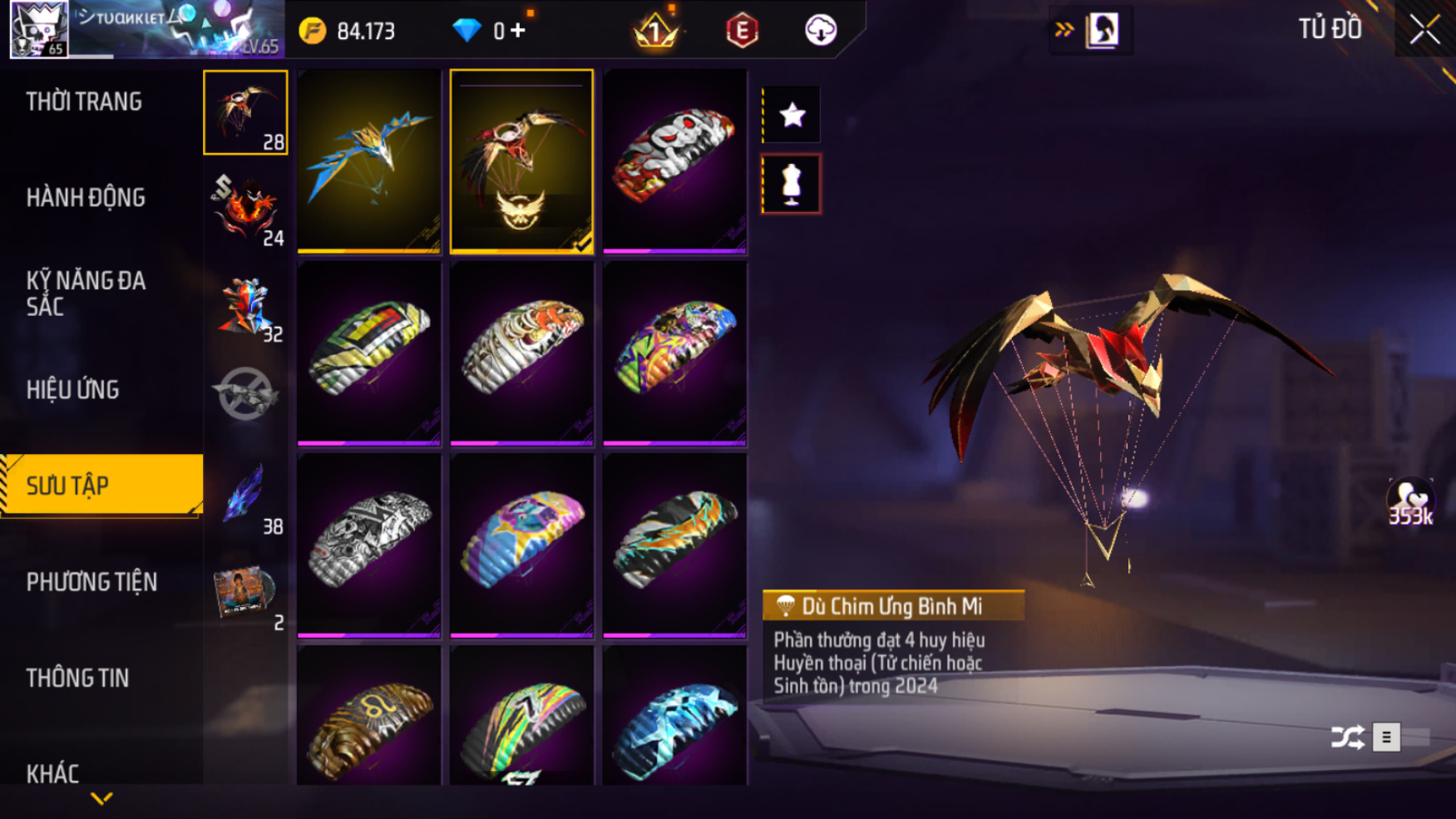Open the Khác category
This screenshot has width=1456, height=819.
[52, 773]
